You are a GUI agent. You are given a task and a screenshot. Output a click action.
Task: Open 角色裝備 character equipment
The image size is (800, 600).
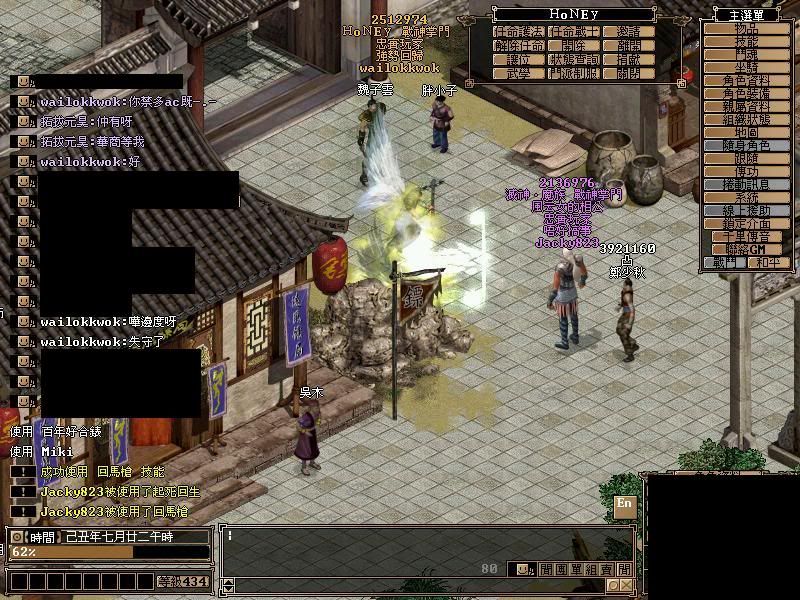[745, 93]
